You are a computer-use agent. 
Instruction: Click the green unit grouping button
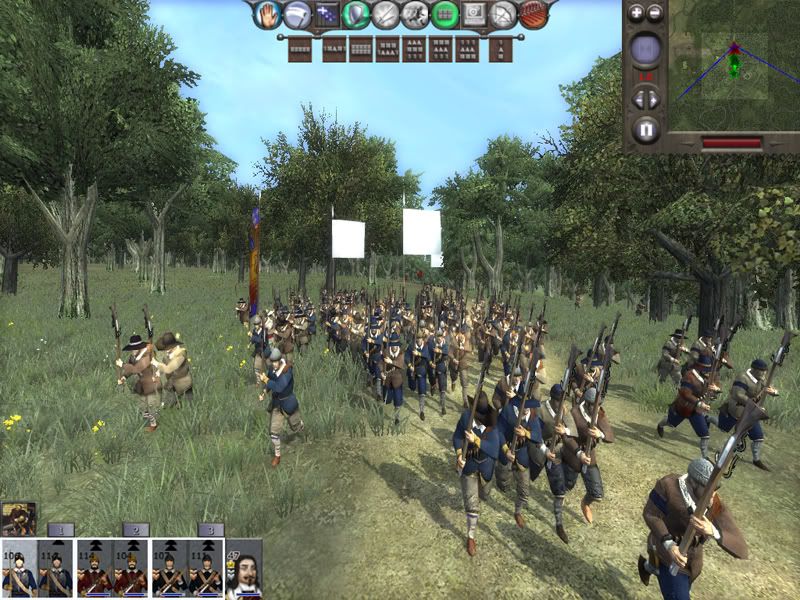[x=445, y=14]
